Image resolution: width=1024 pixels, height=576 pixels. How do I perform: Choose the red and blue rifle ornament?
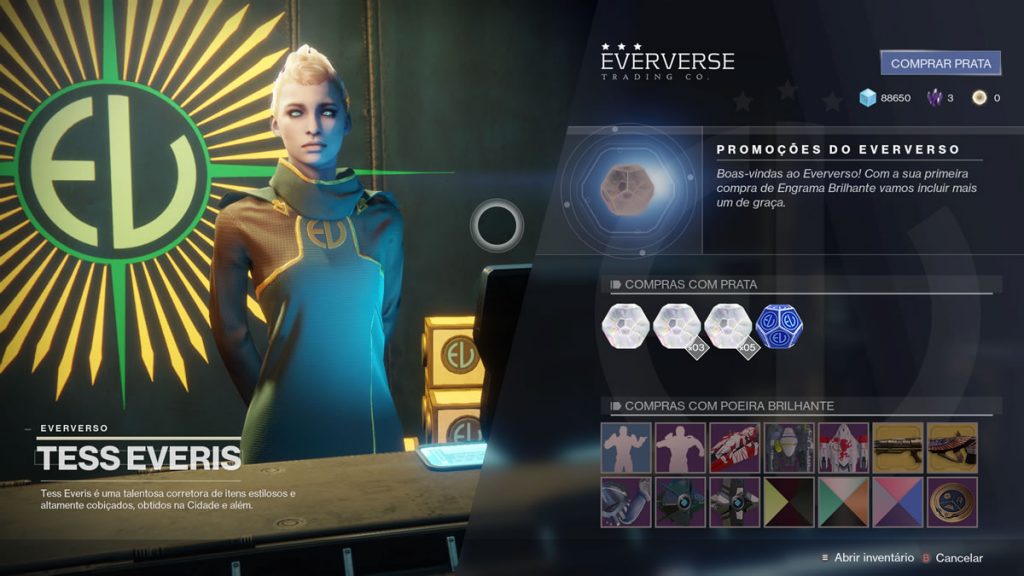pyautogui.click(x=952, y=447)
